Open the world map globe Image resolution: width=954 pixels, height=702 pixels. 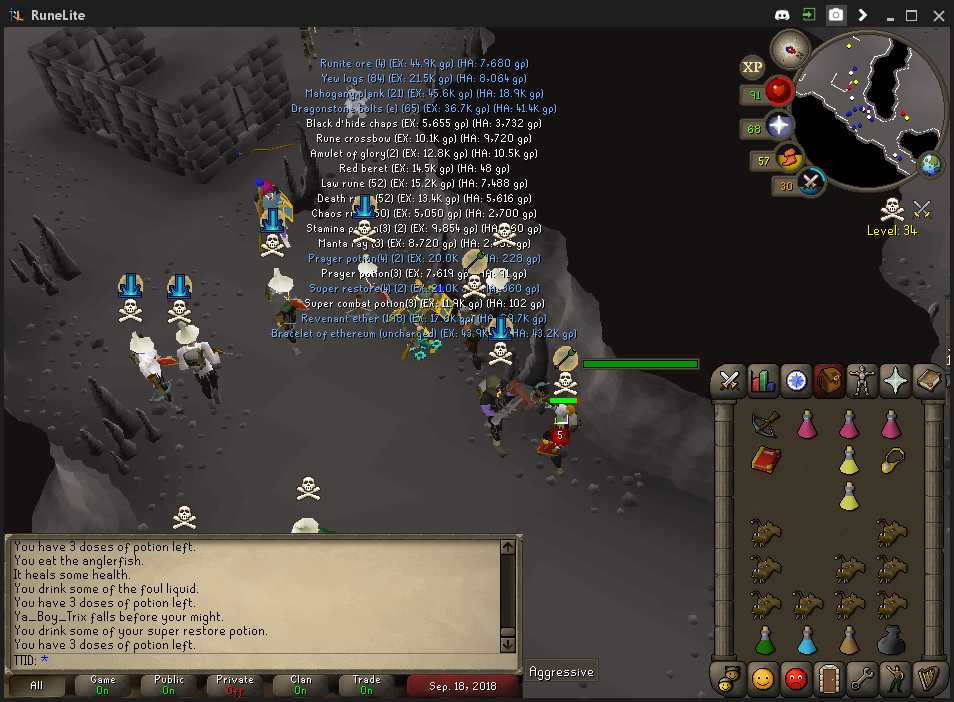[931, 163]
